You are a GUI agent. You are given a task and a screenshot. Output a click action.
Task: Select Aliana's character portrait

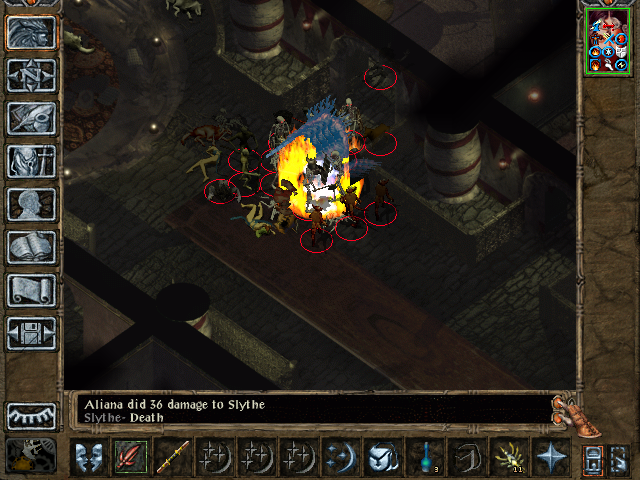[610, 41]
